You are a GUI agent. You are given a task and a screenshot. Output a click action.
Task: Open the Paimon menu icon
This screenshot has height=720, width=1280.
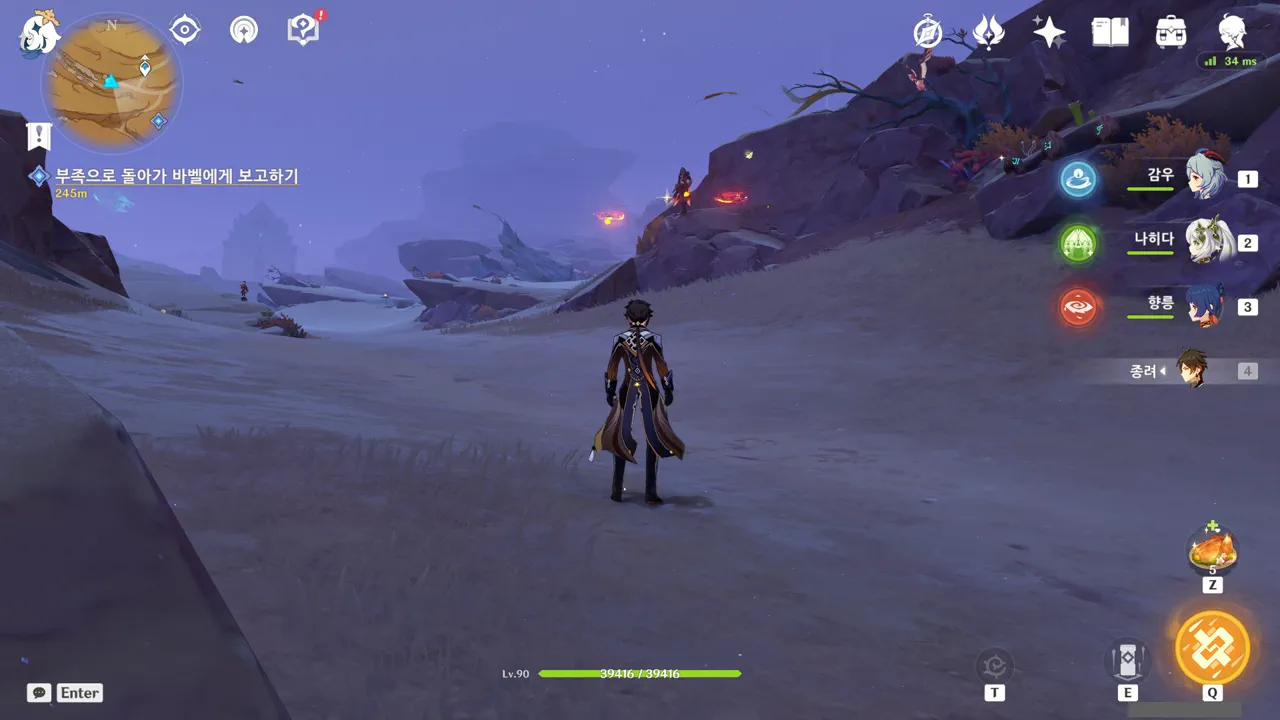pyautogui.click(x=40, y=32)
